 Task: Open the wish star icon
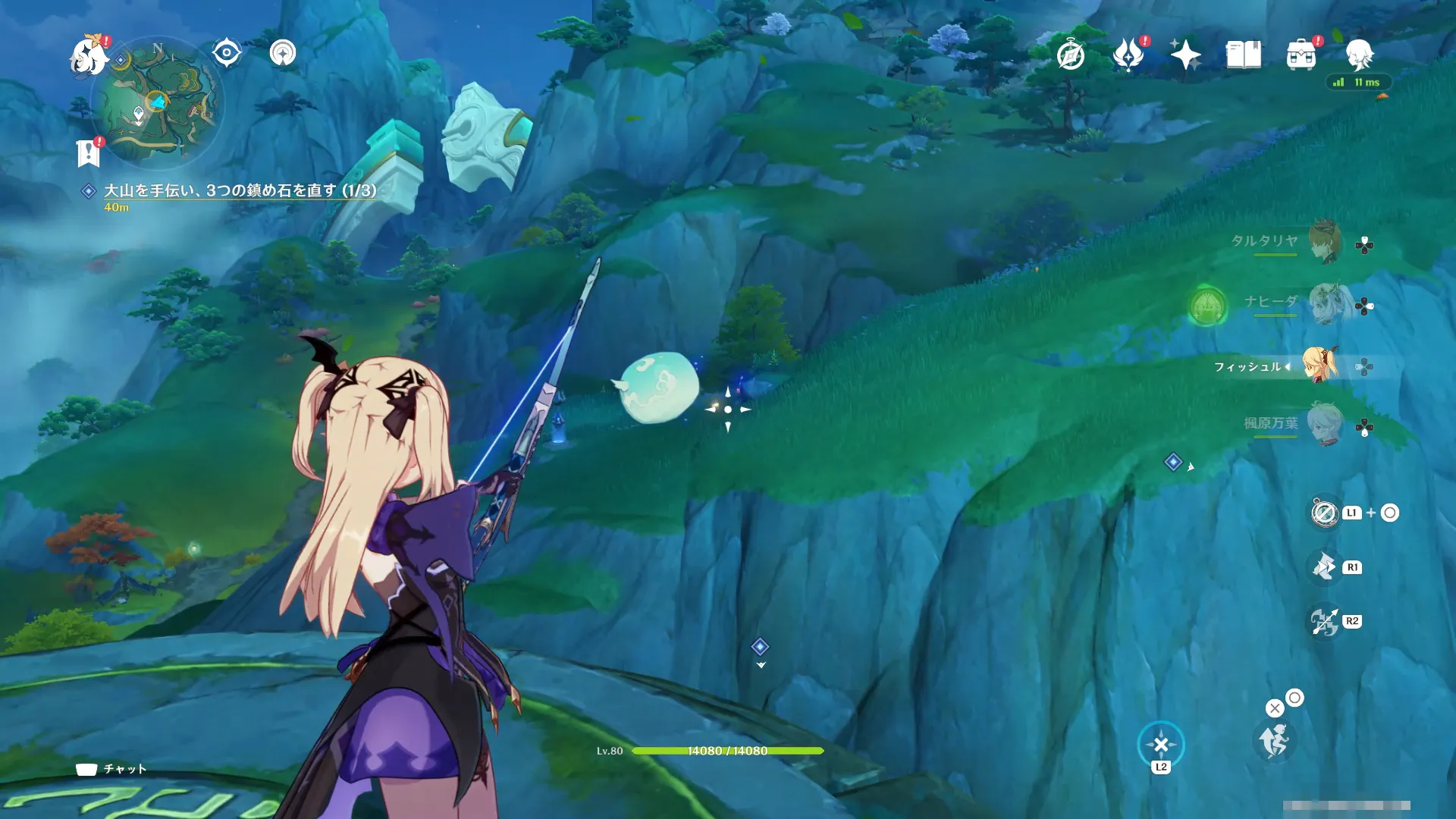click(1185, 55)
